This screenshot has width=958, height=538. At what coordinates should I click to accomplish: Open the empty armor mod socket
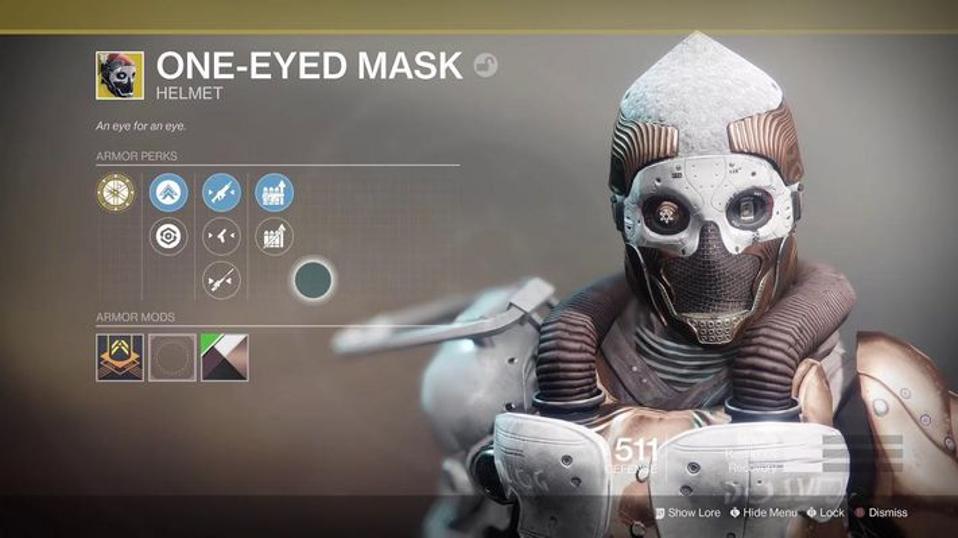tap(172, 357)
